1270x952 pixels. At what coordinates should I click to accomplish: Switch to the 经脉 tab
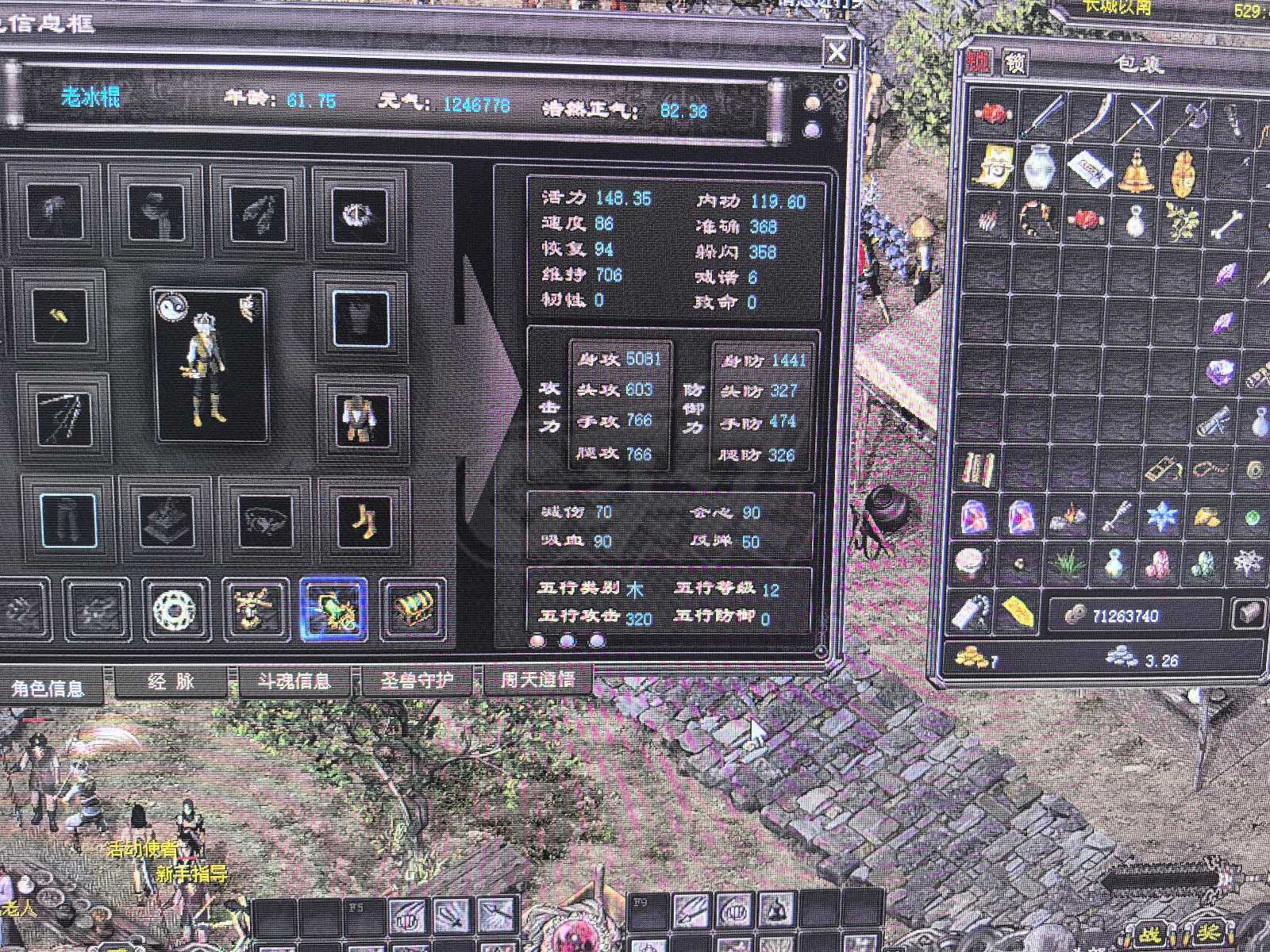click(x=171, y=681)
